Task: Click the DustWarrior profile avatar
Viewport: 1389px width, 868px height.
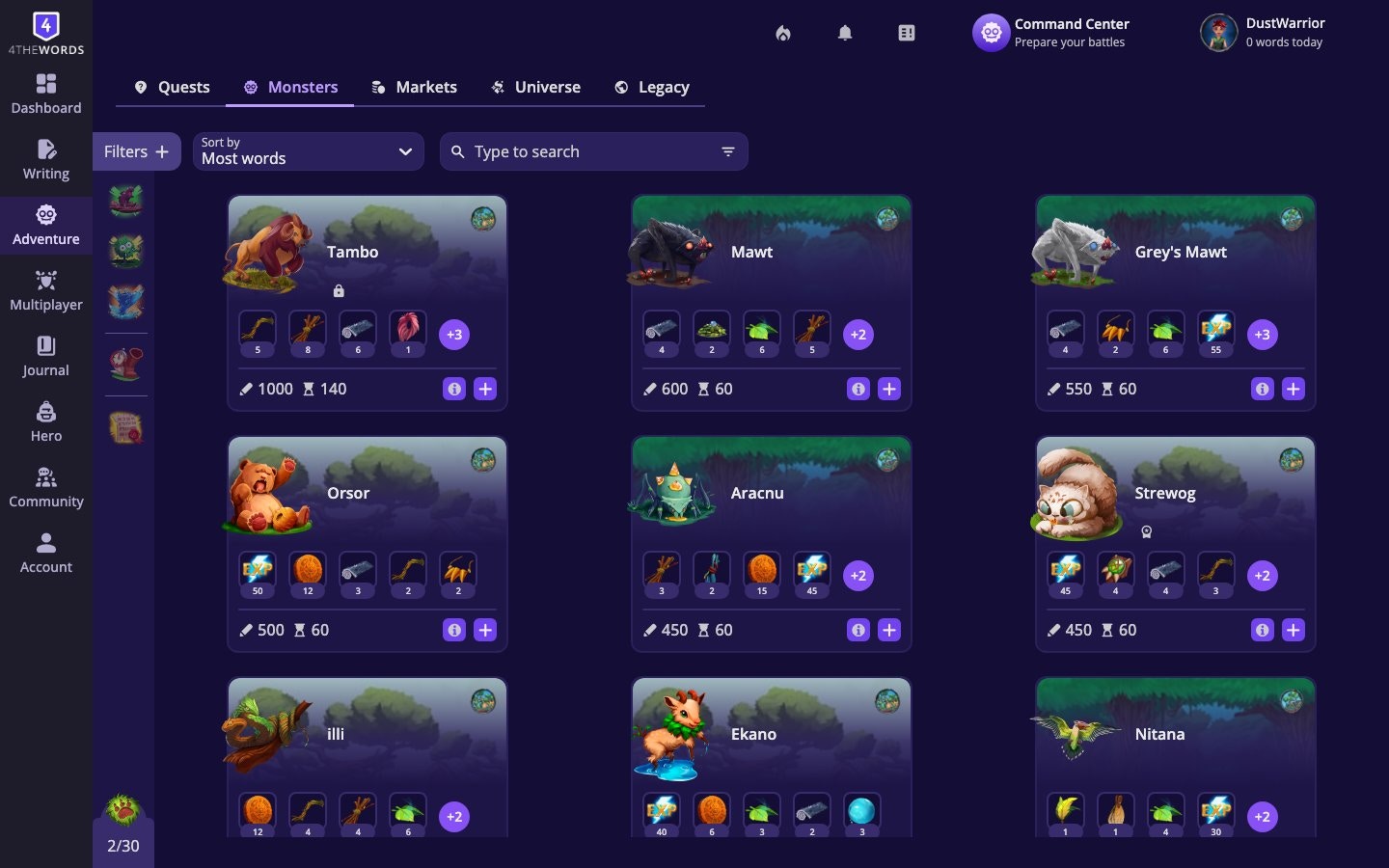Action: pyautogui.click(x=1217, y=32)
